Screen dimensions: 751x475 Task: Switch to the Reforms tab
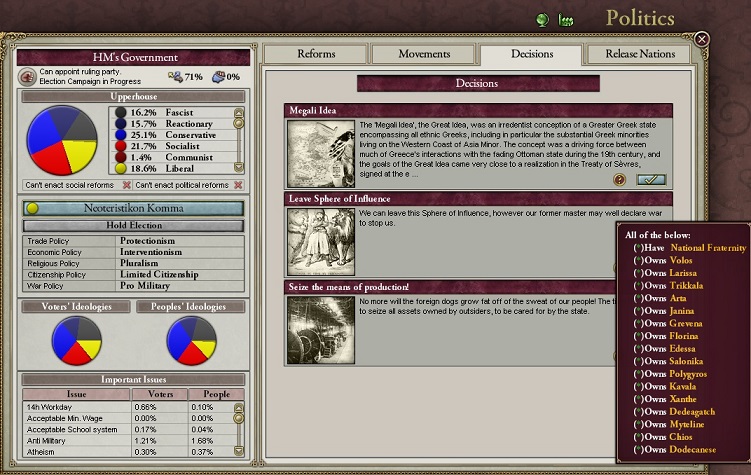tap(316, 54)
